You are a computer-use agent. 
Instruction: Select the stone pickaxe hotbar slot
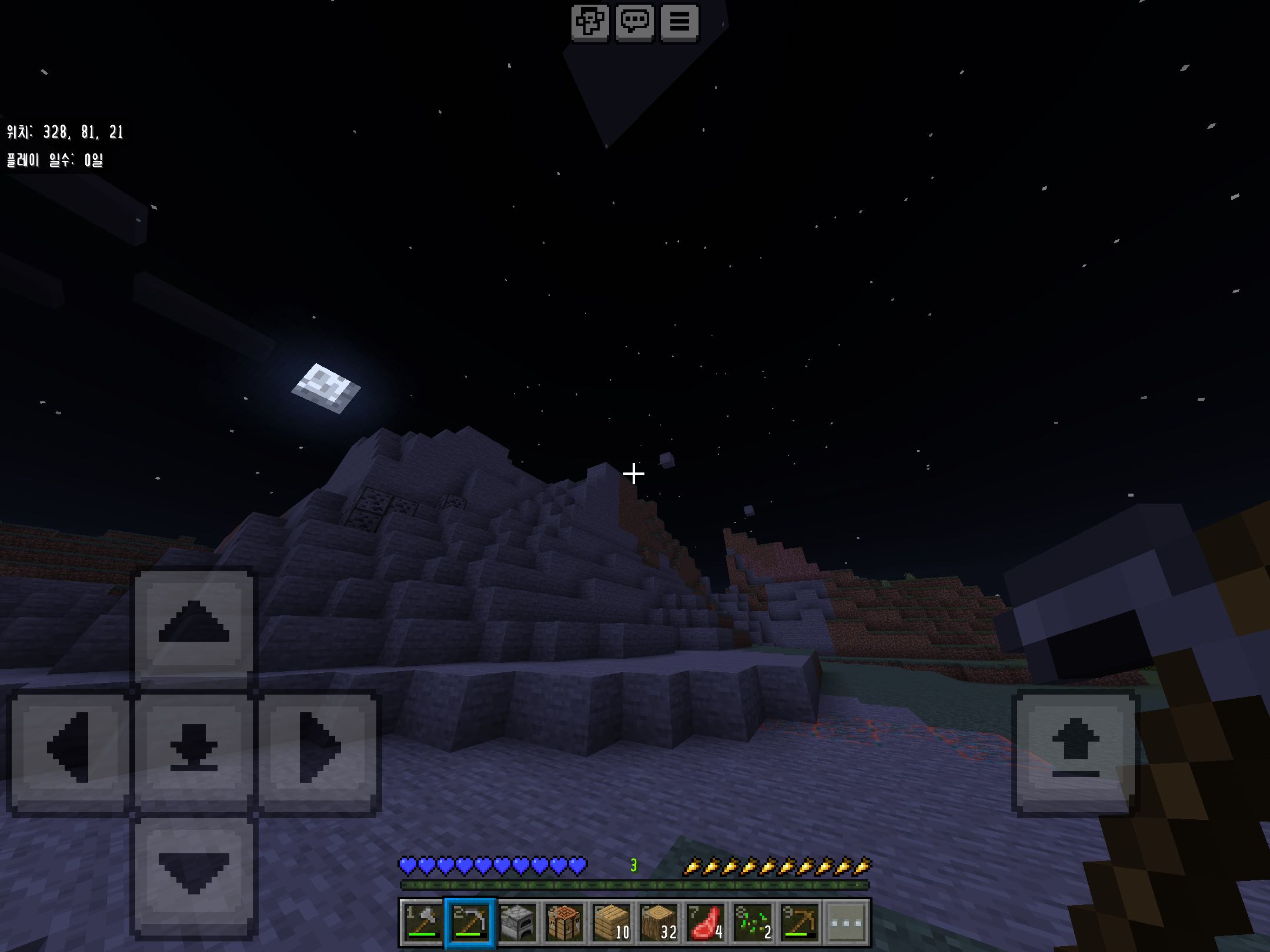point(470,922)
